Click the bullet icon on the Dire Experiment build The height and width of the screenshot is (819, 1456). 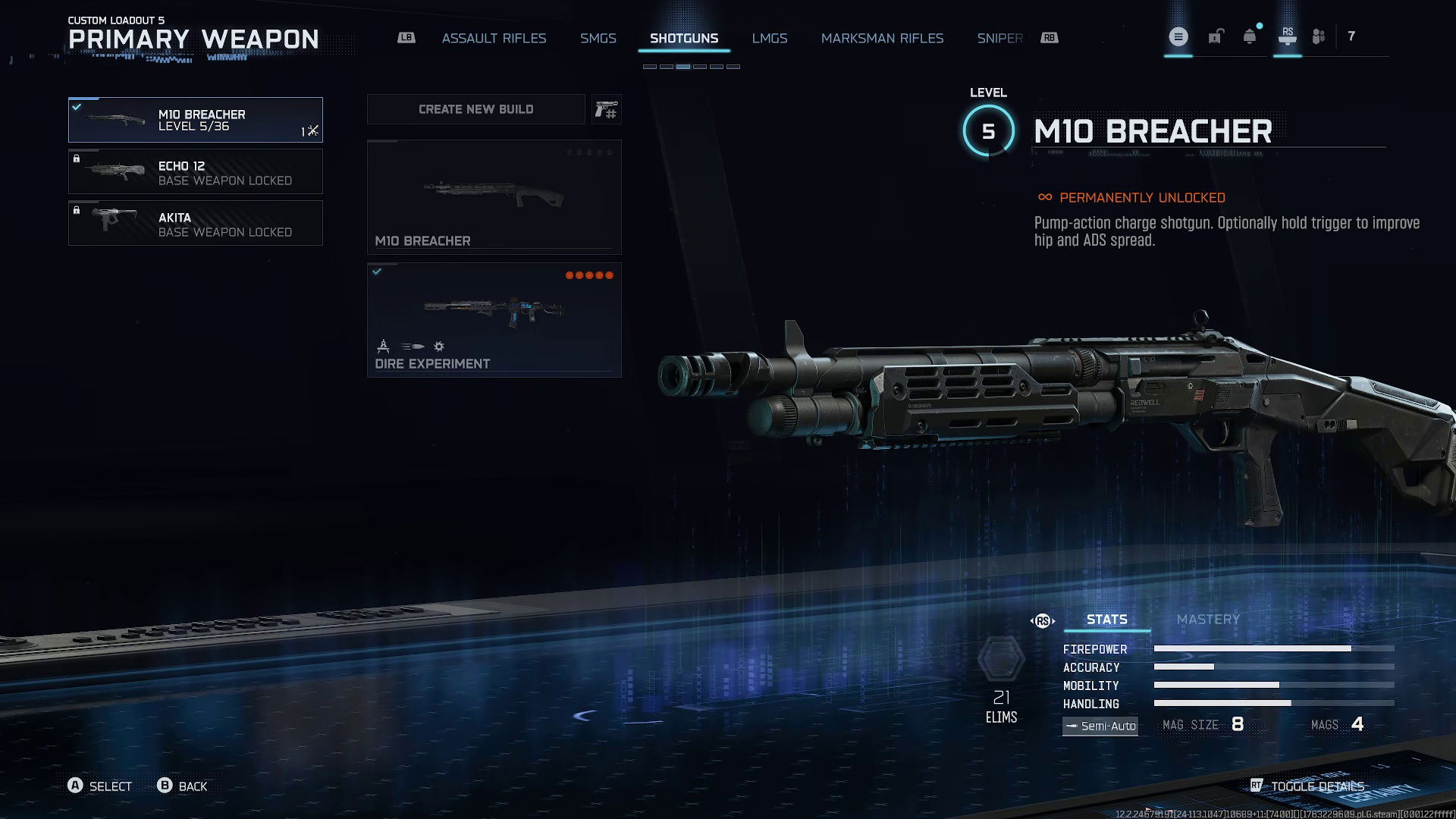pyautogui.click(x=412, y=347)
